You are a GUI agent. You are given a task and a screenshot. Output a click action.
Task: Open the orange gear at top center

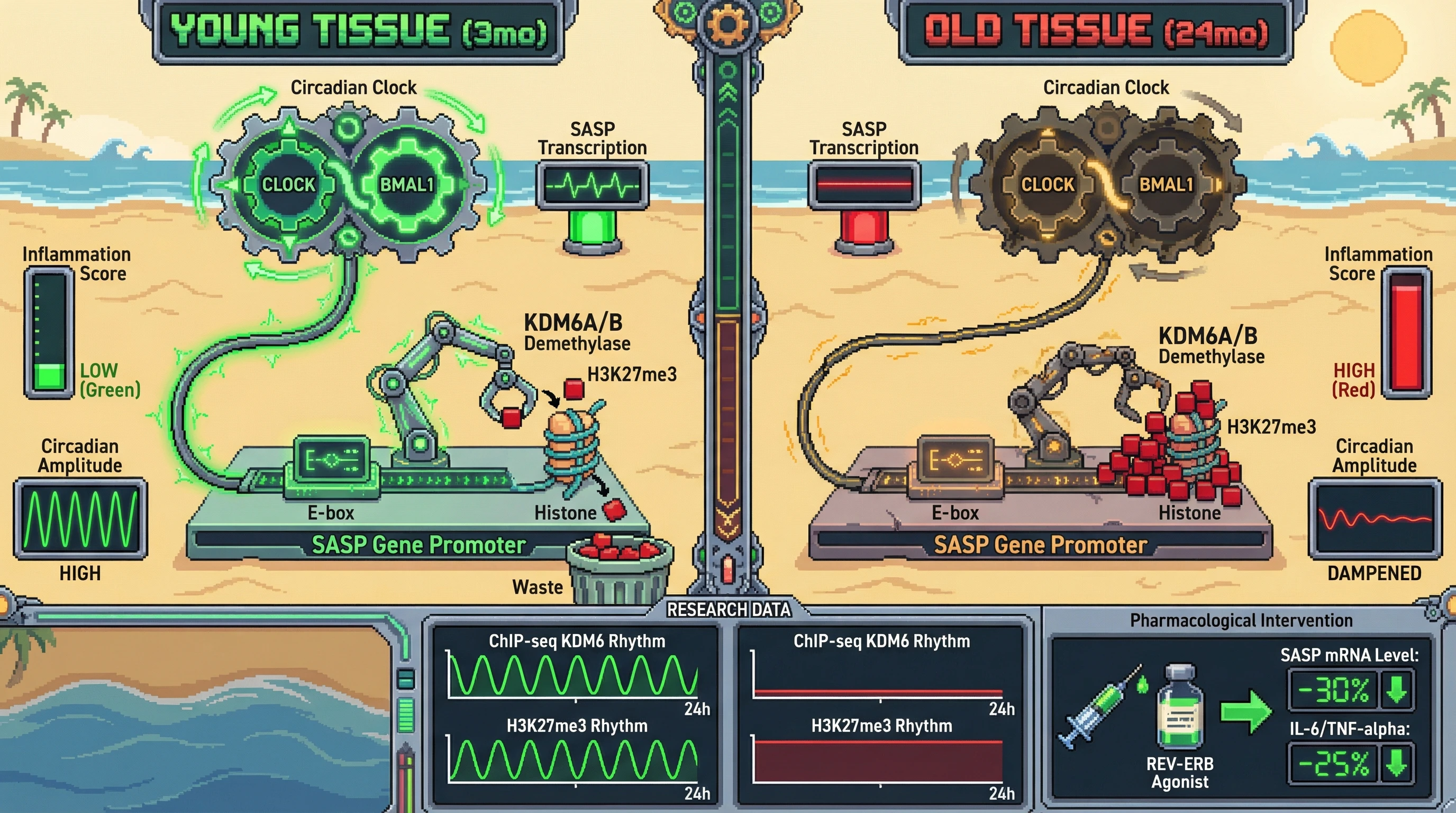pos(727,25)
